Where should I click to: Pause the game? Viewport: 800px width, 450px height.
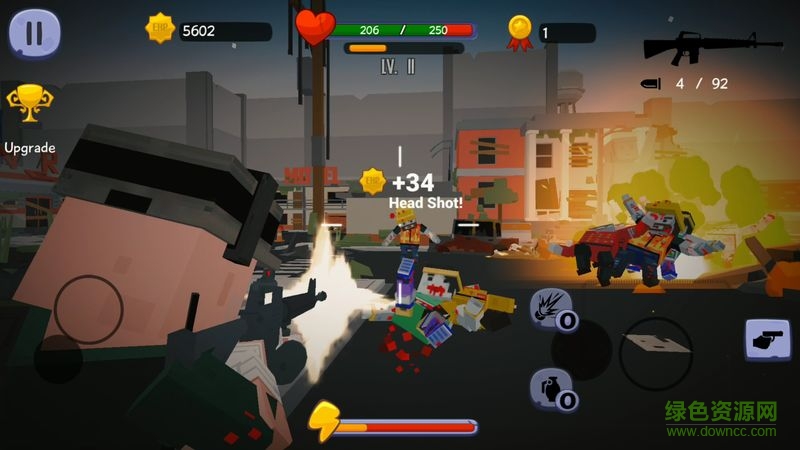click(35, 33)
